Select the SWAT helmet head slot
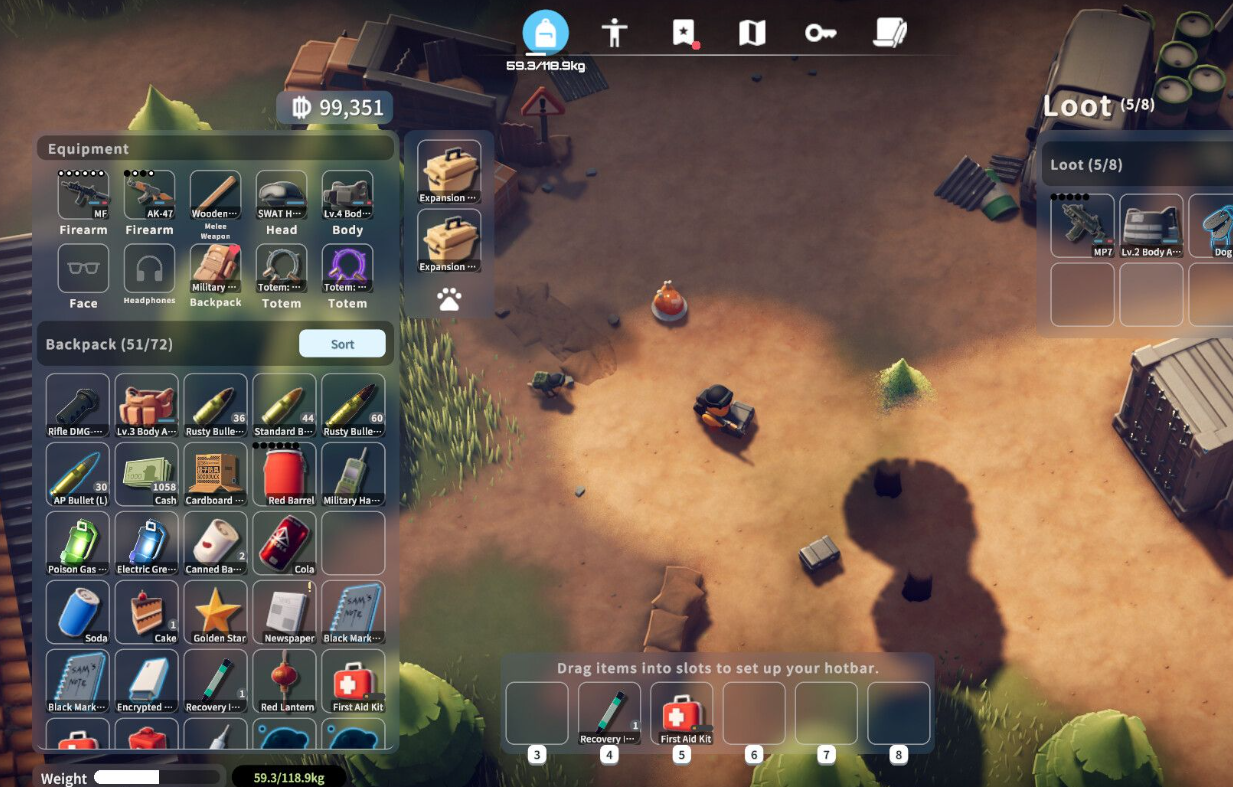This screenshot has height=787, width=1233. (x=281, y=195)
